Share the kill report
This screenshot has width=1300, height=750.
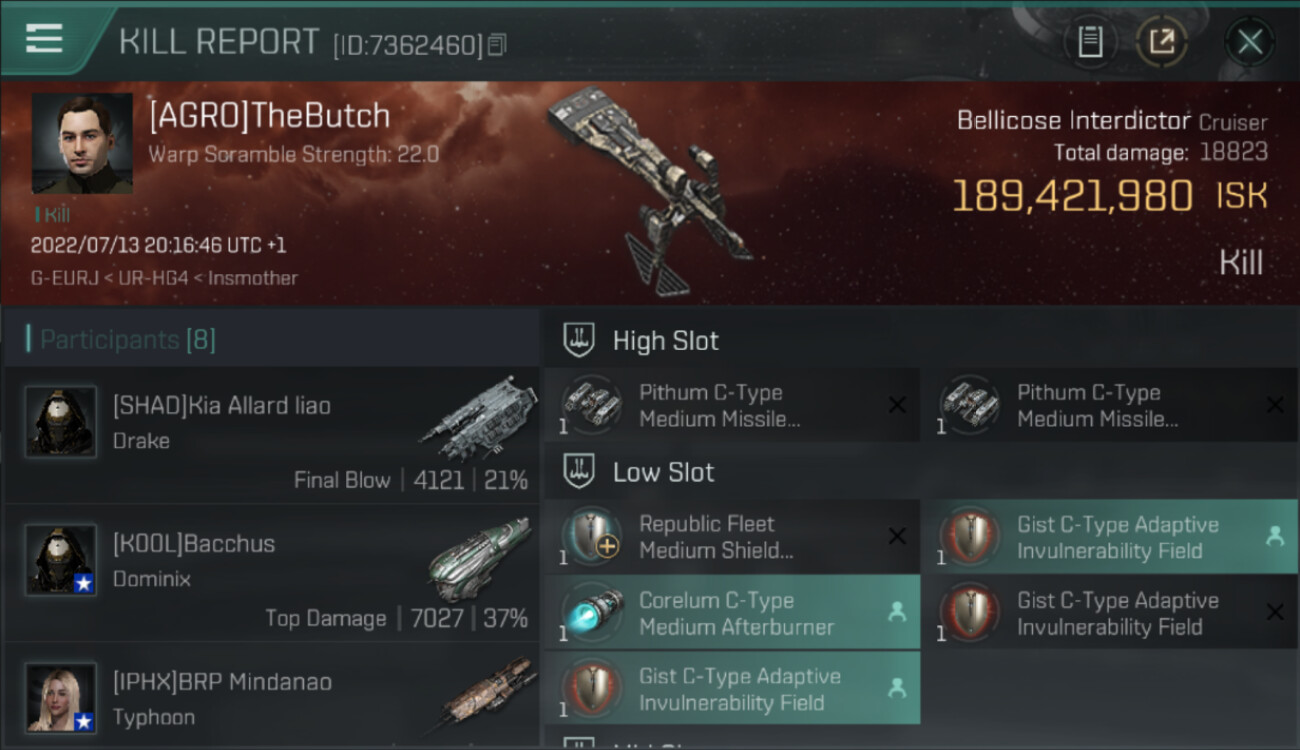coord(1161,41)
